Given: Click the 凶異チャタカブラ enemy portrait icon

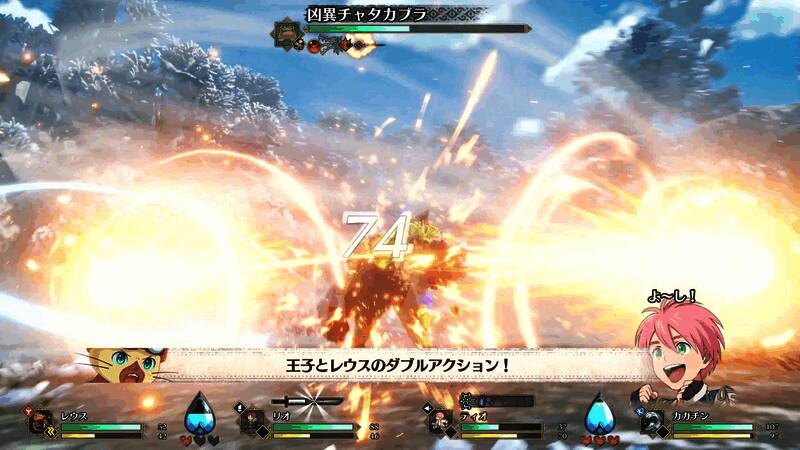Looking at the screenshot, I should 285,31.
